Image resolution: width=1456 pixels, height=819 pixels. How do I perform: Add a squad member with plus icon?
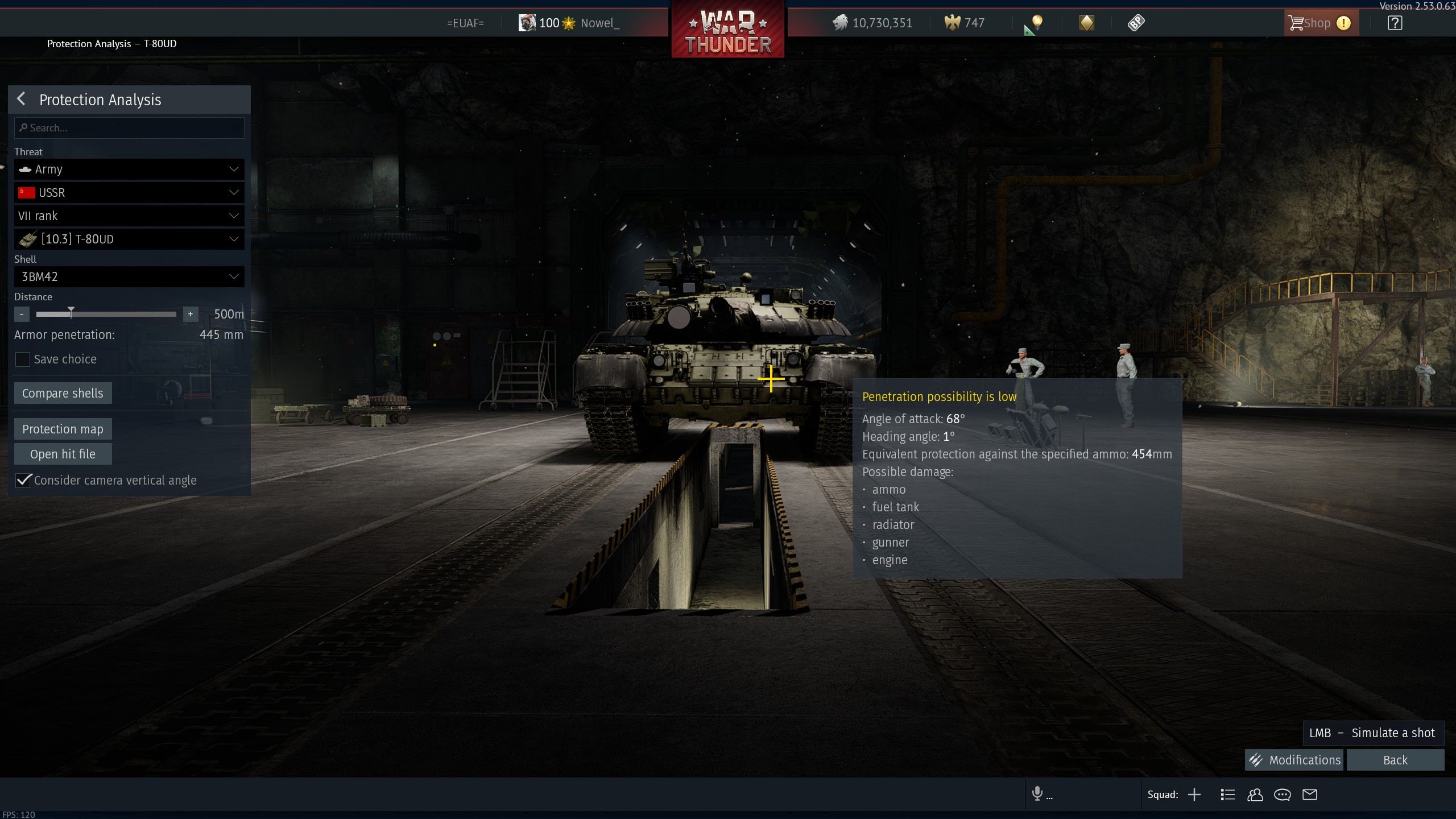click(1194, 795)
